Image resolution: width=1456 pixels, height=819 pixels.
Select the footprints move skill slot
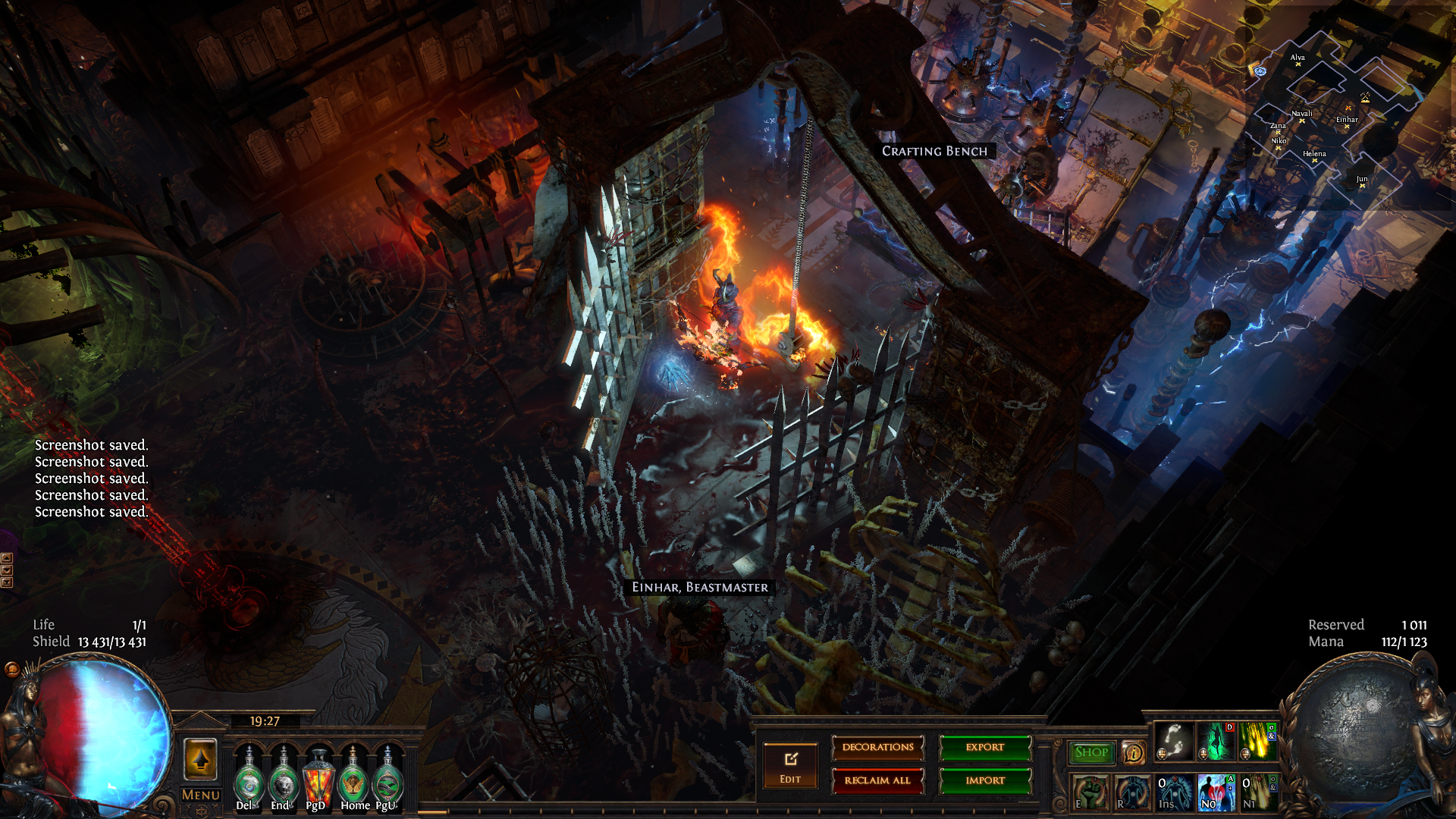(x=1174, y=742)
